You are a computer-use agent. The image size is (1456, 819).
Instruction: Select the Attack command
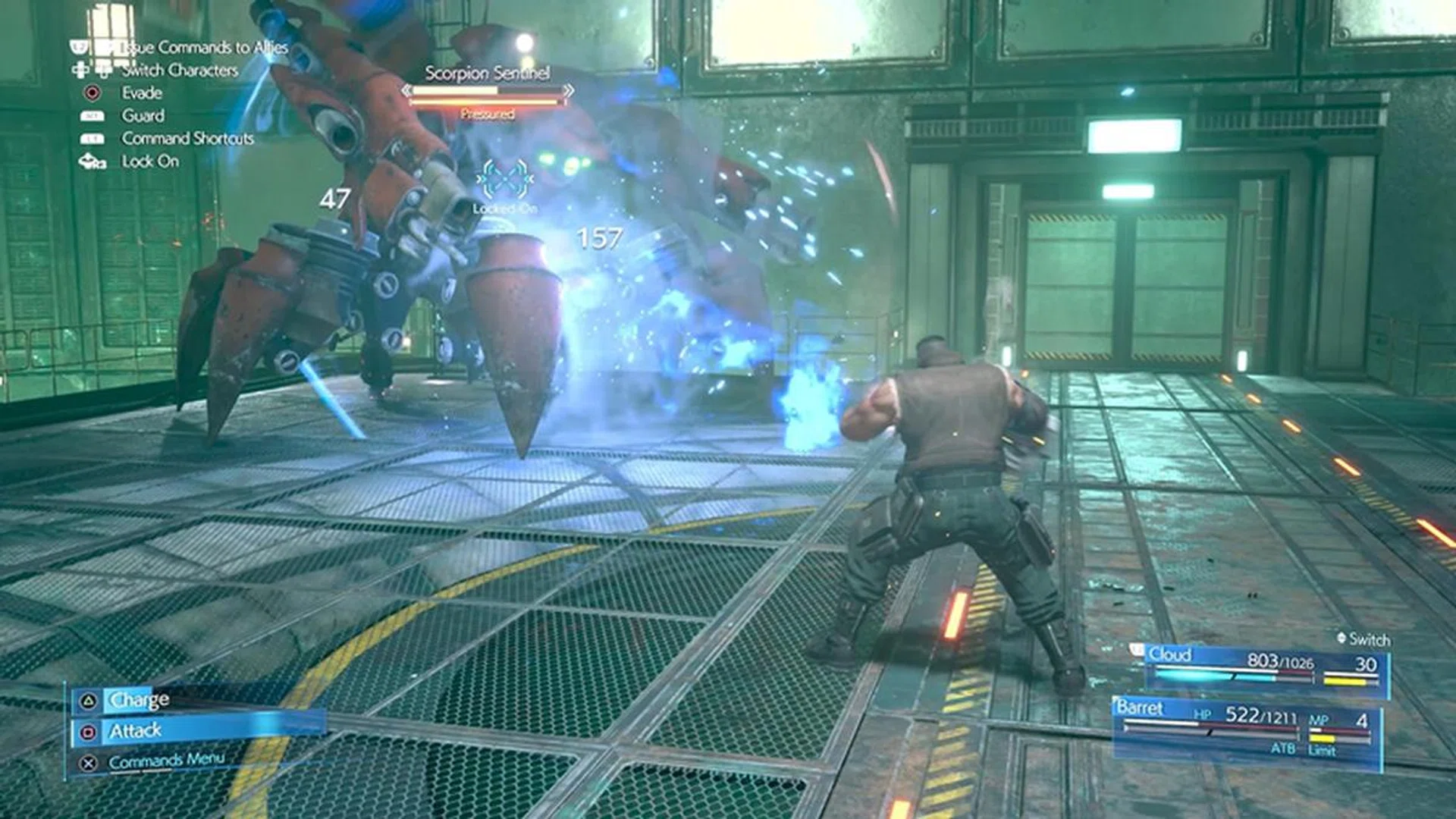[x=136, y=731]
